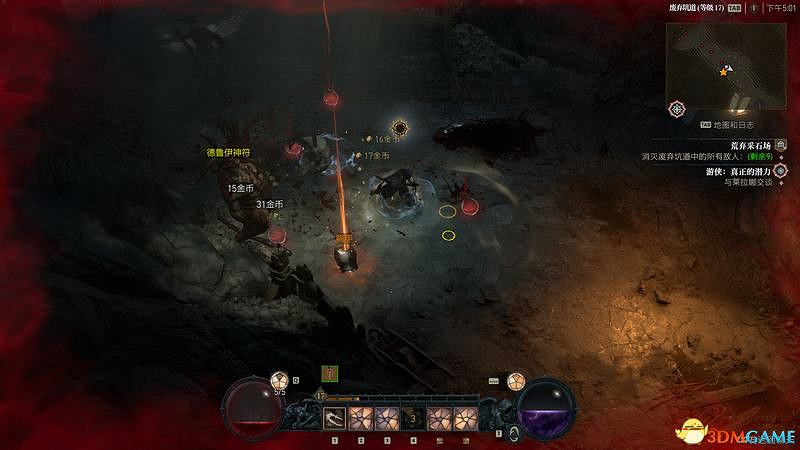800x450 pixels.
Task: Click the round compass icon below the minimap
Action: 678,108
